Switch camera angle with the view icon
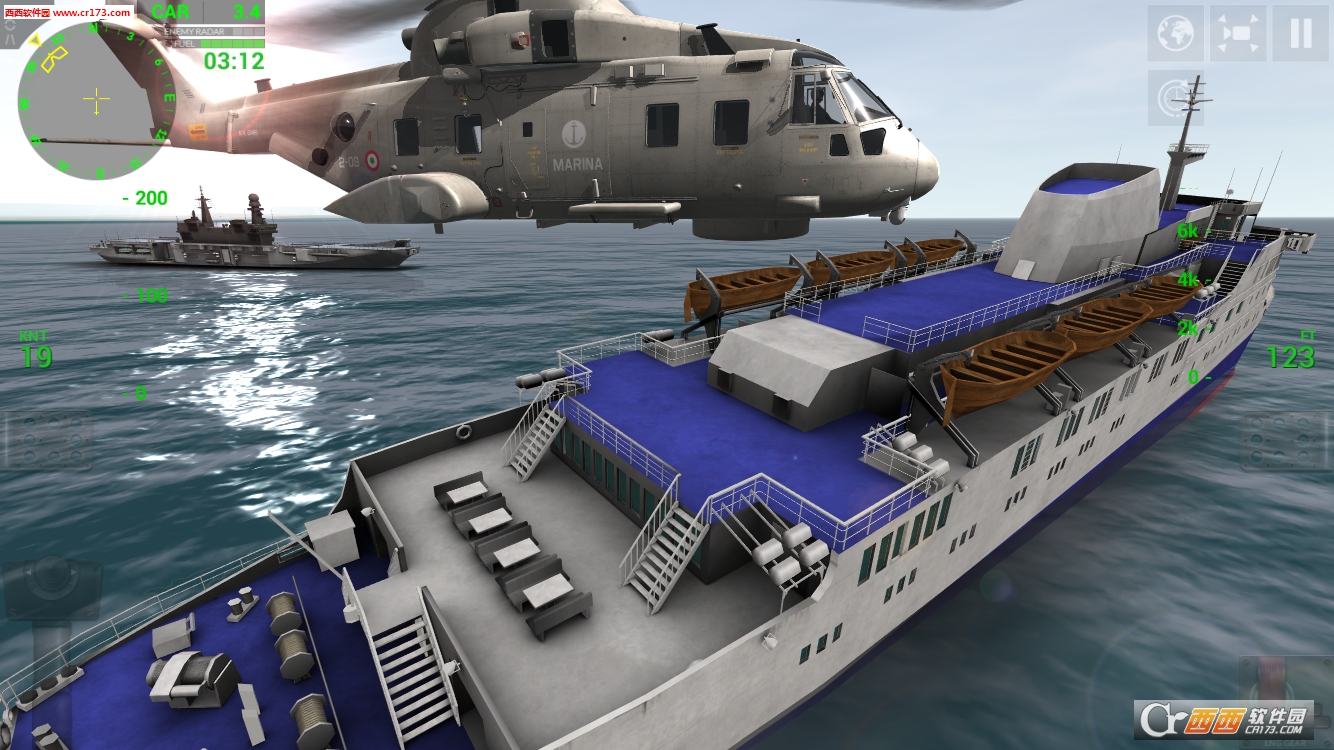 tap(1237, 31)
